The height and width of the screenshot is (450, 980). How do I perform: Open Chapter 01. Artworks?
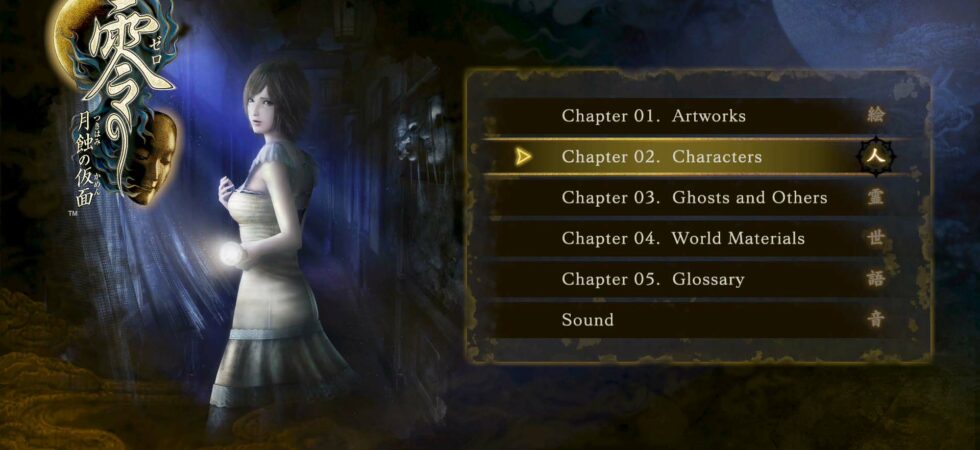pos(654,116)
